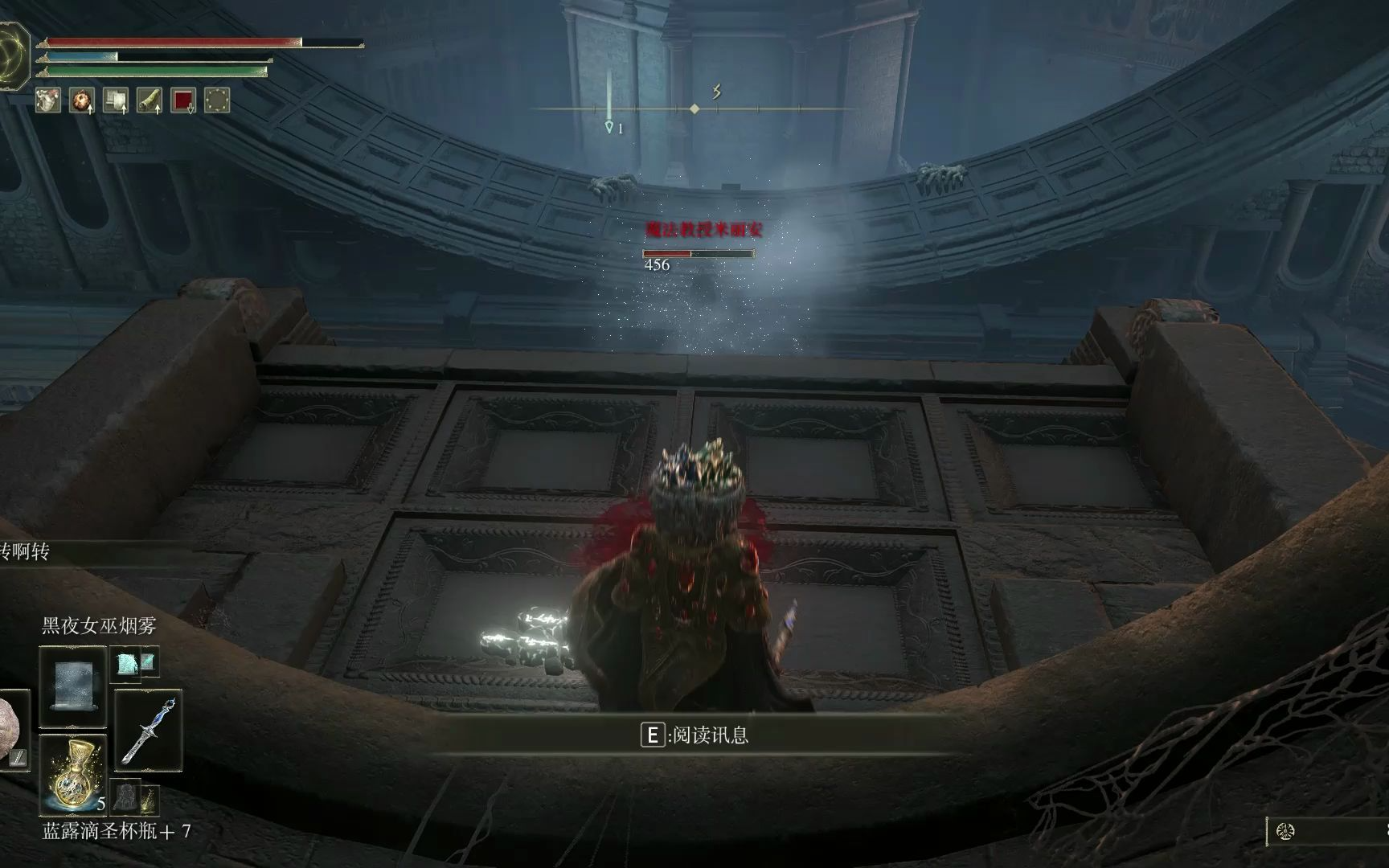Click the heart-shaped status buff icon
Image resolution: width=1389 pixels, height=868 pixels.
coord(48,100)
